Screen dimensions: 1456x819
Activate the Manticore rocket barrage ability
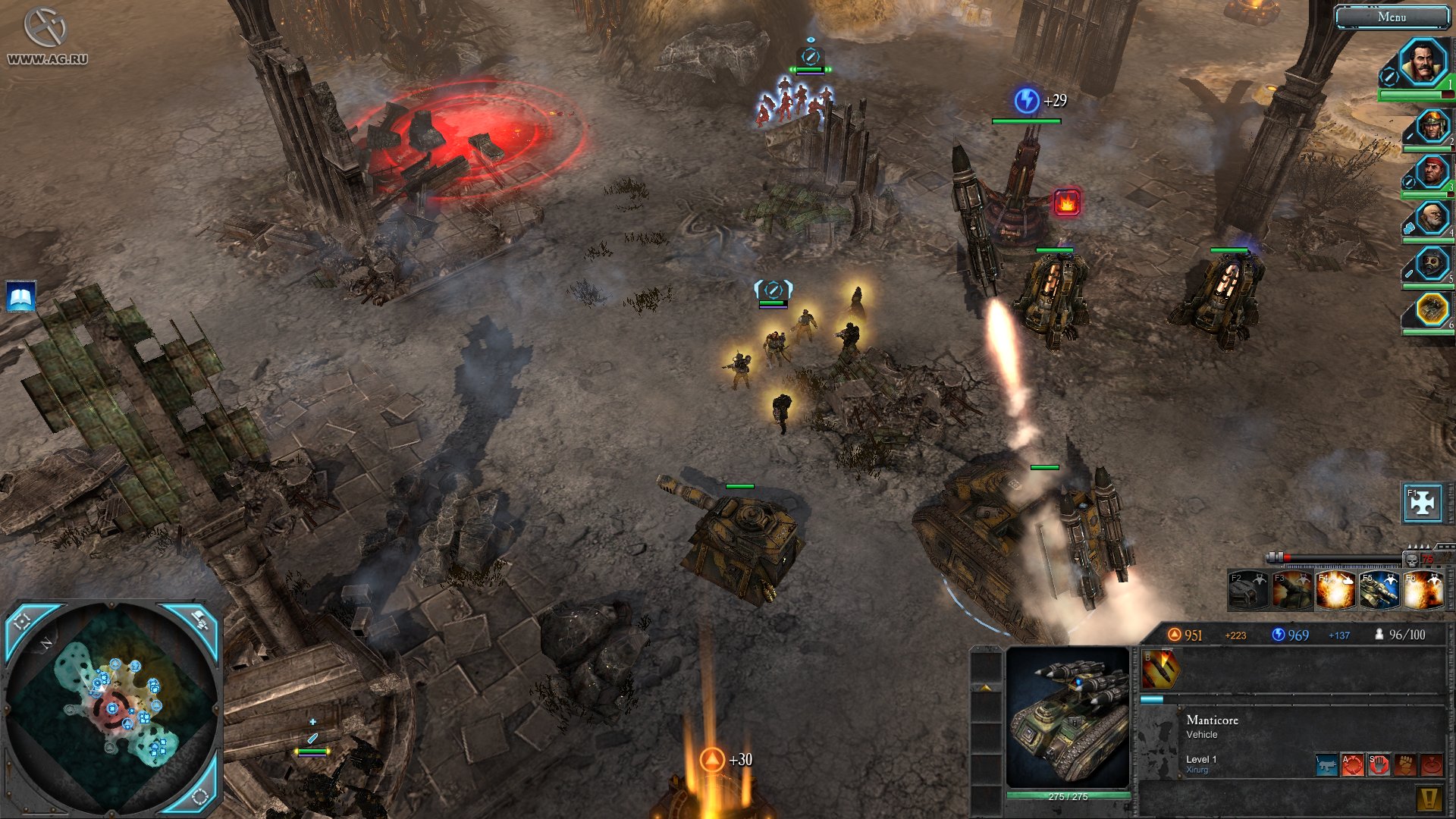tap(1160, 668)
